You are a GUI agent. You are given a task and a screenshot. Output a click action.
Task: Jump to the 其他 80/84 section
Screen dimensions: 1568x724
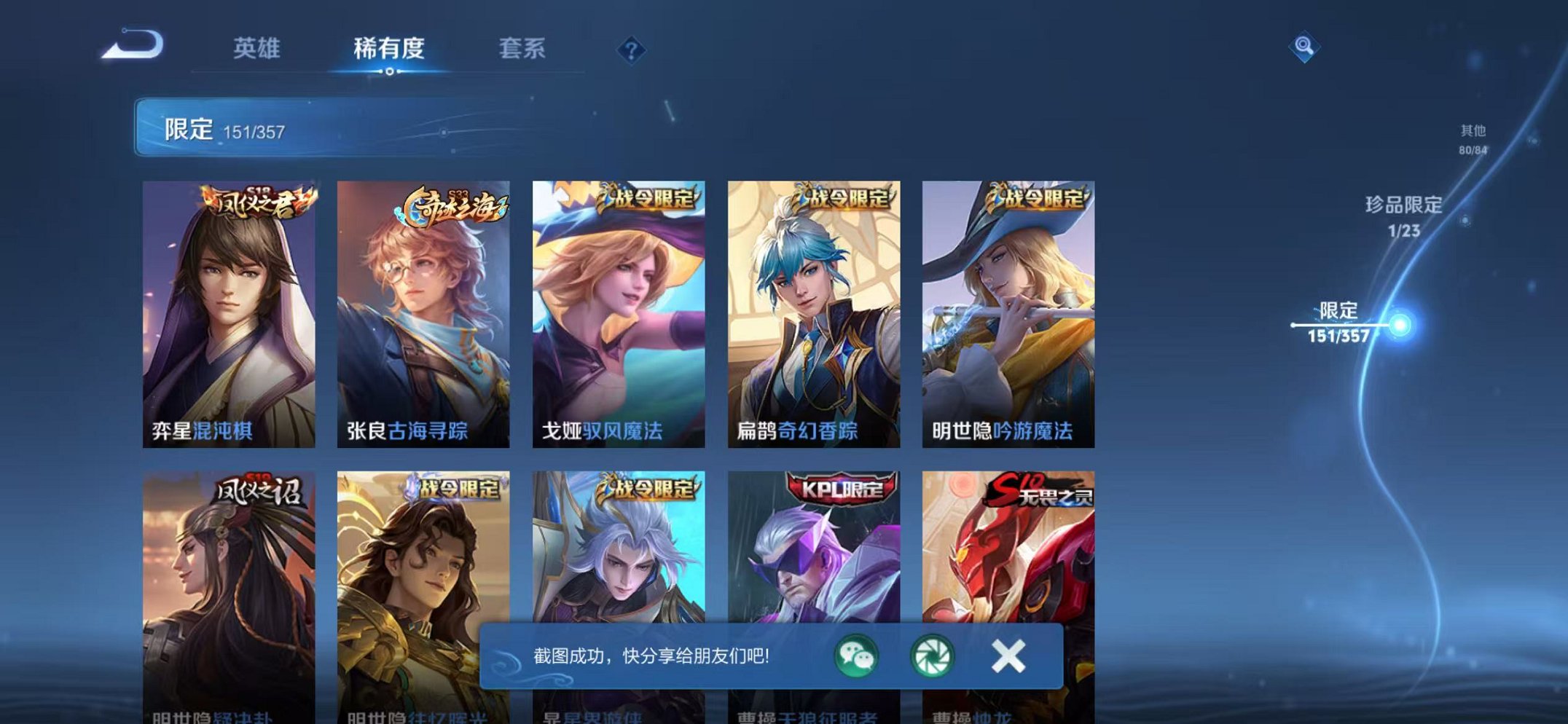coord(1473,140)
